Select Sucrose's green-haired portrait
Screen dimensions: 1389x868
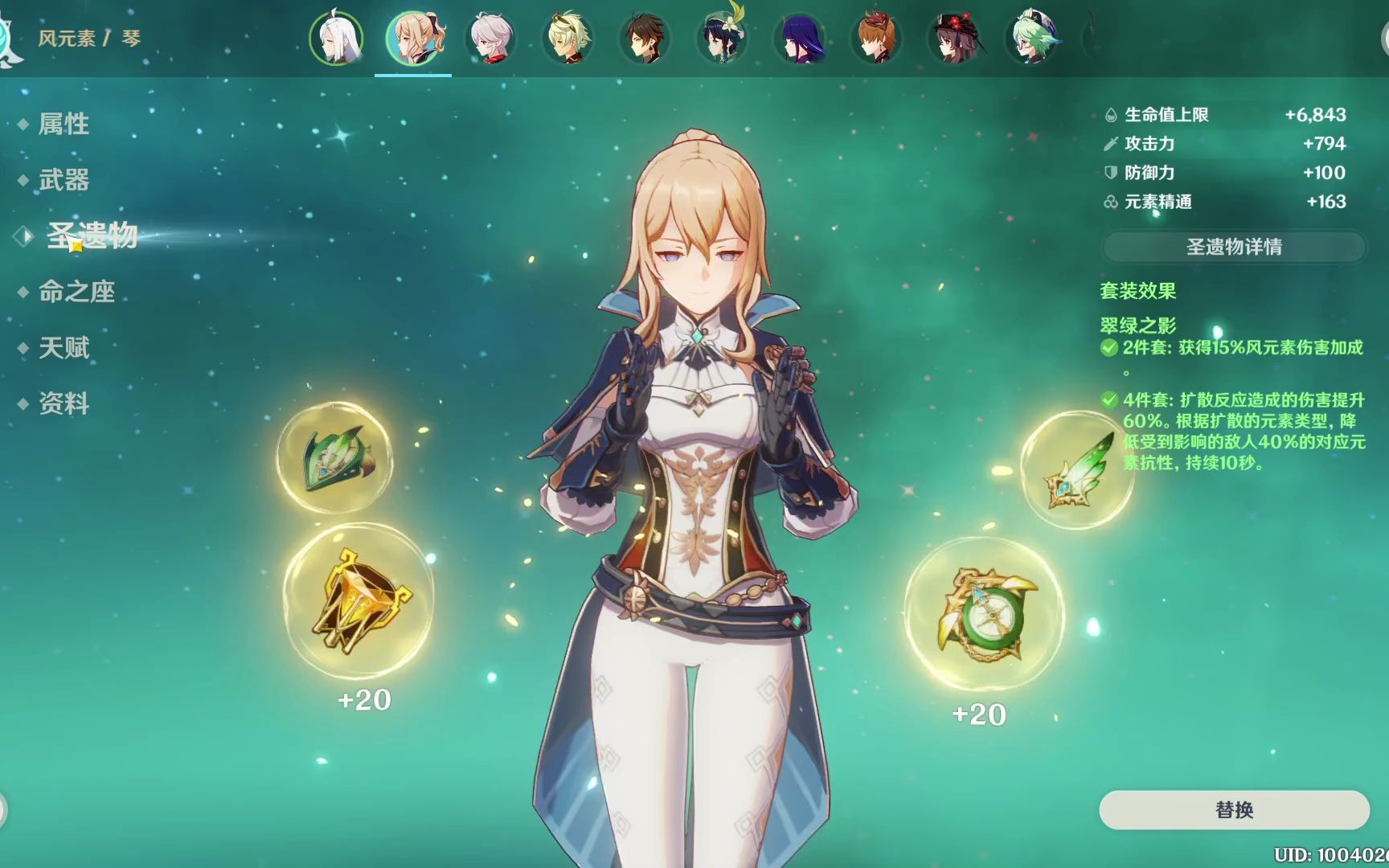click(x=1032, y=38)
